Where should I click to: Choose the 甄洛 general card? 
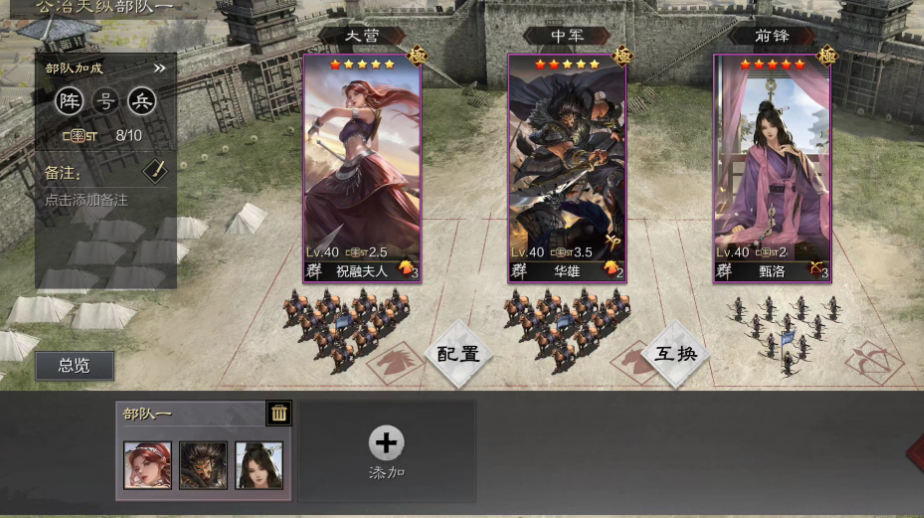pos(772,168)
